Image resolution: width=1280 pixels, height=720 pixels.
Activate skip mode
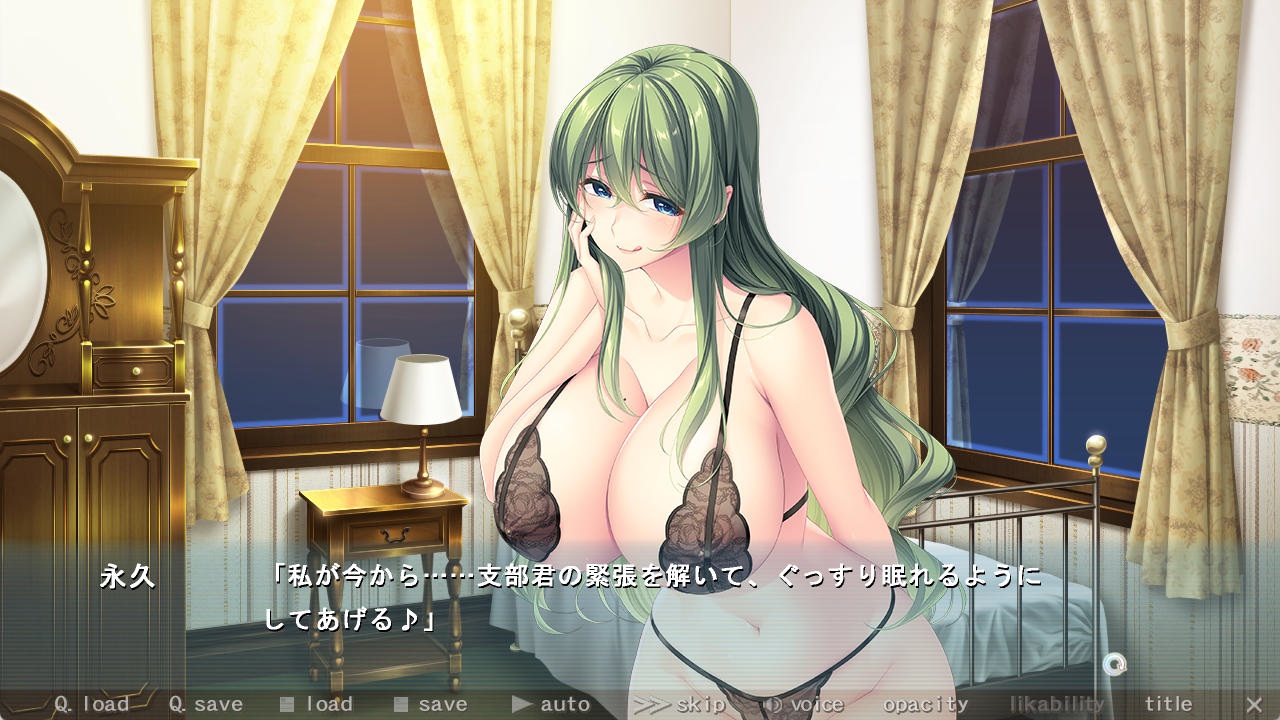click(x=680, y=704)
